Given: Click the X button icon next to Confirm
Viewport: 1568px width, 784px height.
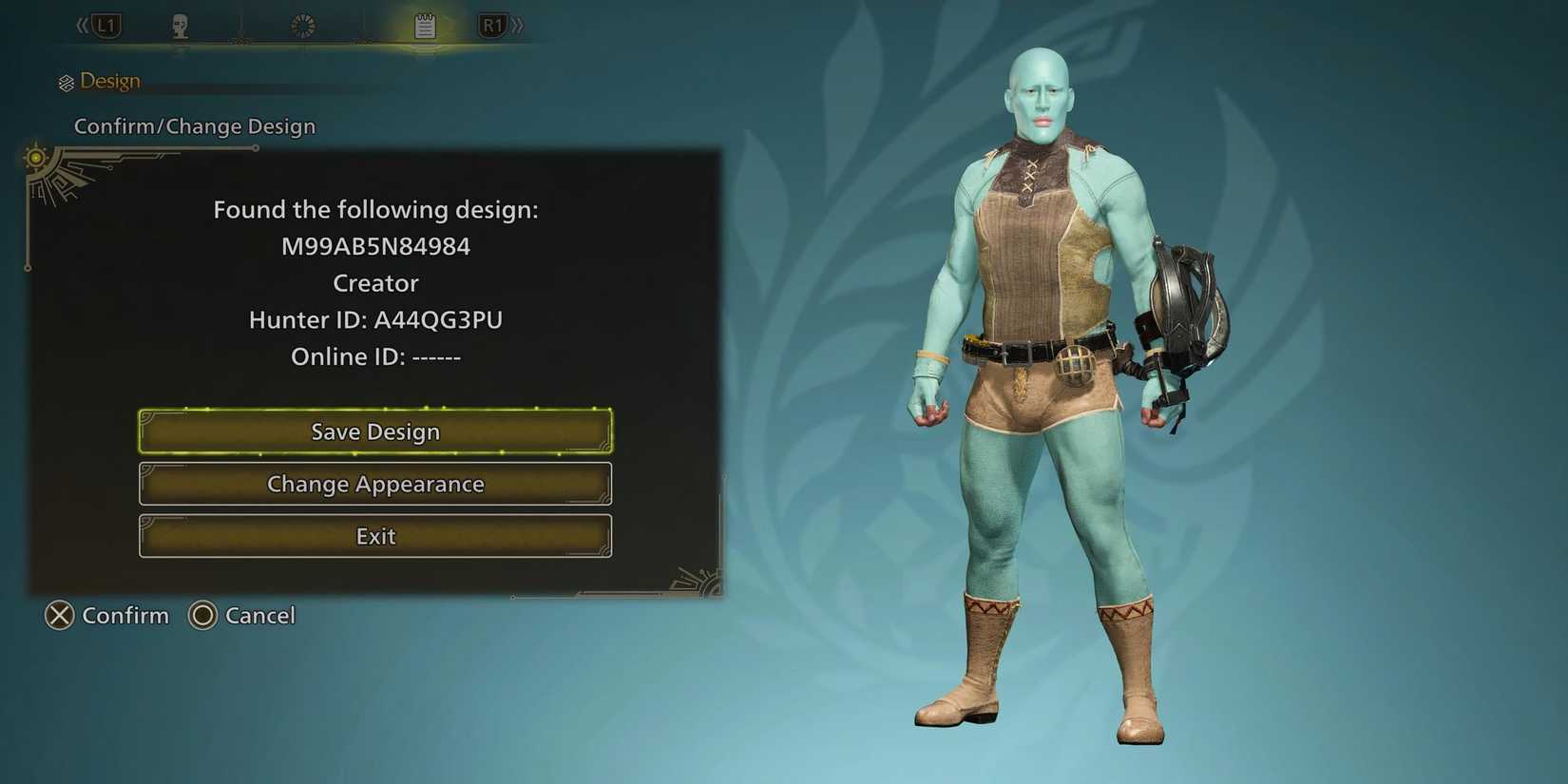Looking at the screenshot, I should [x=60, y=616].
